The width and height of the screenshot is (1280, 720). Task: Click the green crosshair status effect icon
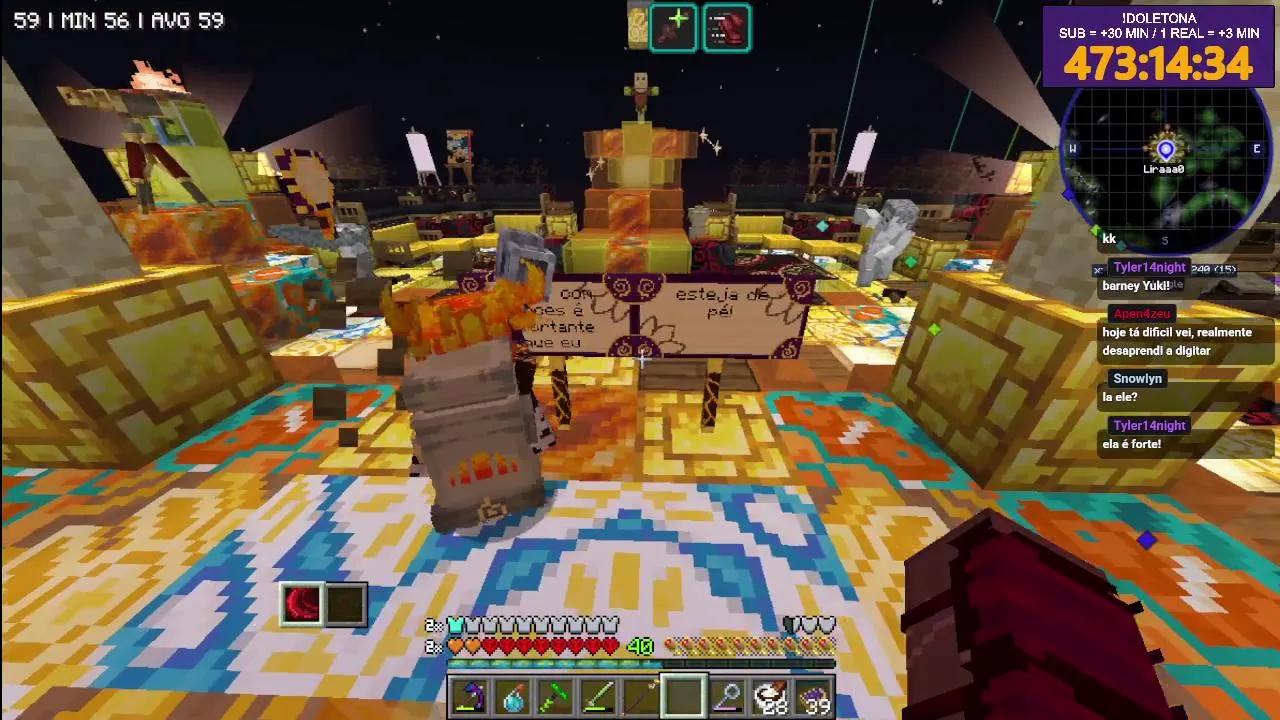(673, 27)
